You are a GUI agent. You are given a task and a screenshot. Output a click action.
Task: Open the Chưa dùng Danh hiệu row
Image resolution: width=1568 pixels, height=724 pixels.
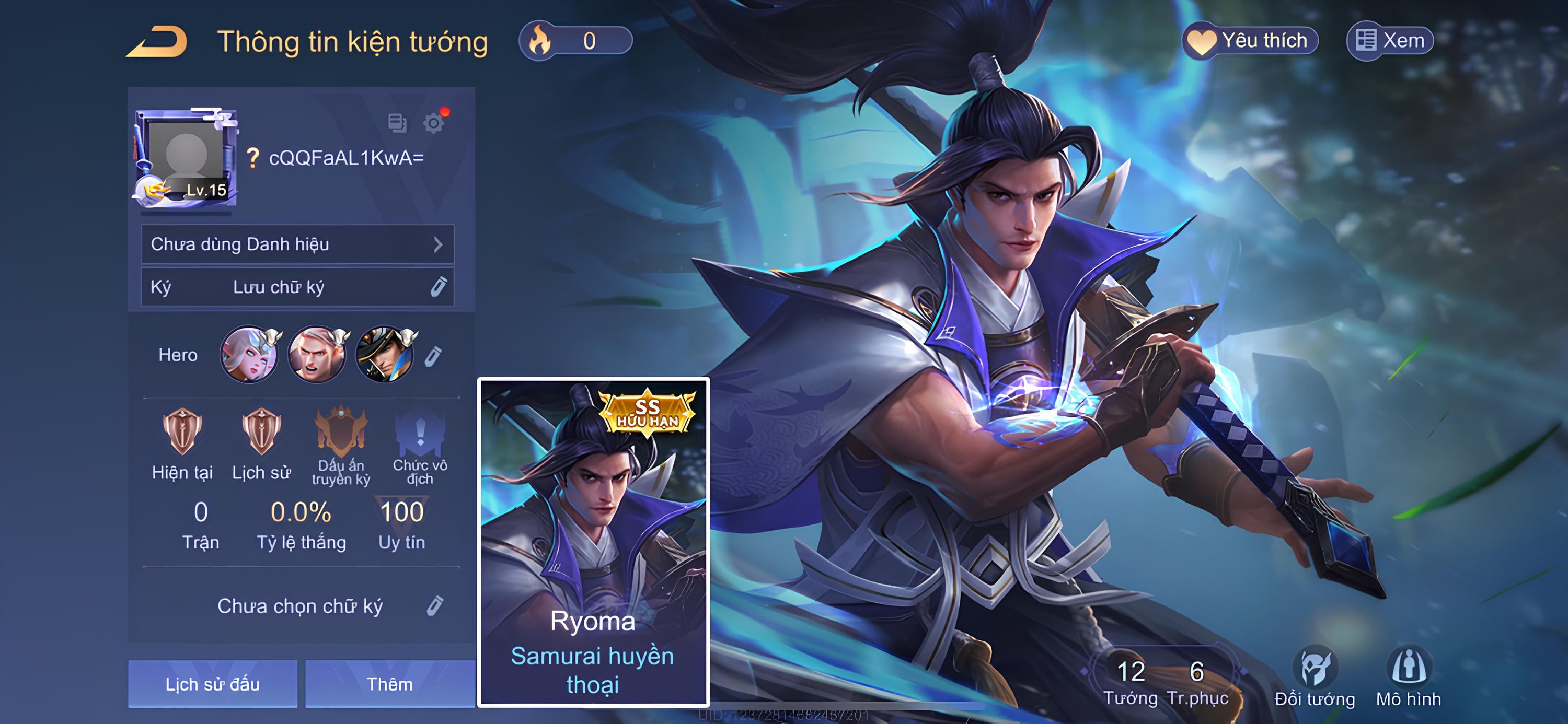297,244
